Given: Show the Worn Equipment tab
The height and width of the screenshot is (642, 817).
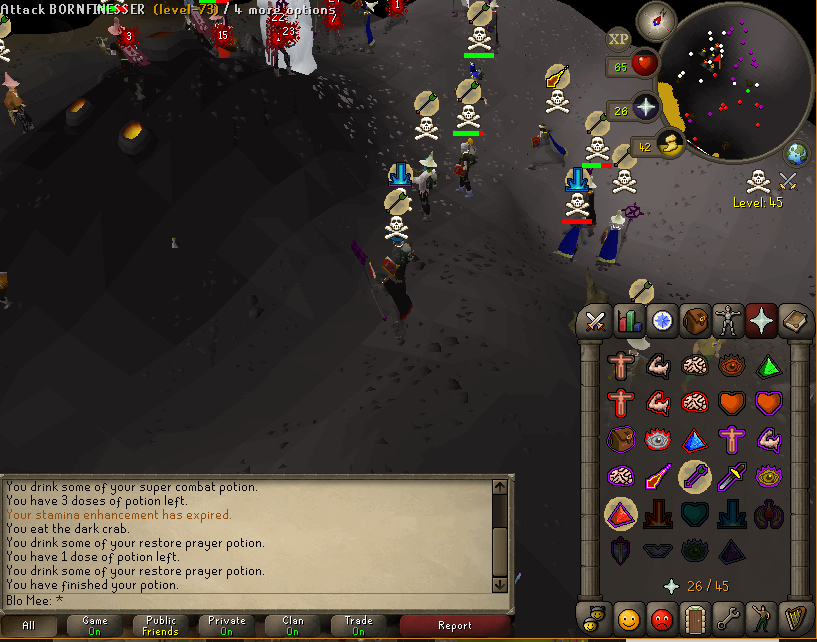Looking at the screenshot, I should 727,322.
